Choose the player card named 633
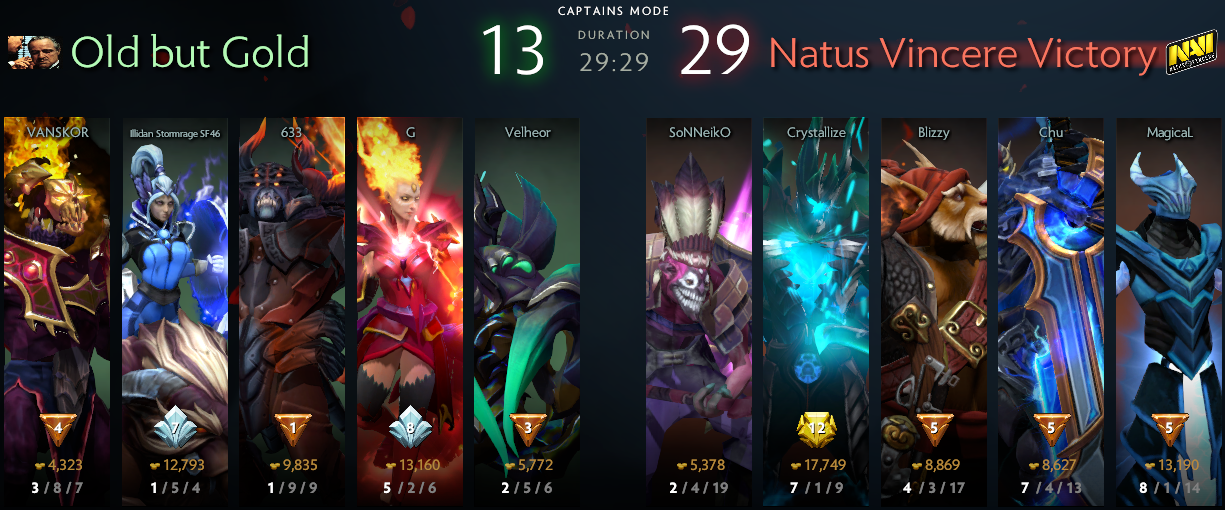The height and width of the screenshot is (510, 1225). pyautogui.click(x=292, y=300)
